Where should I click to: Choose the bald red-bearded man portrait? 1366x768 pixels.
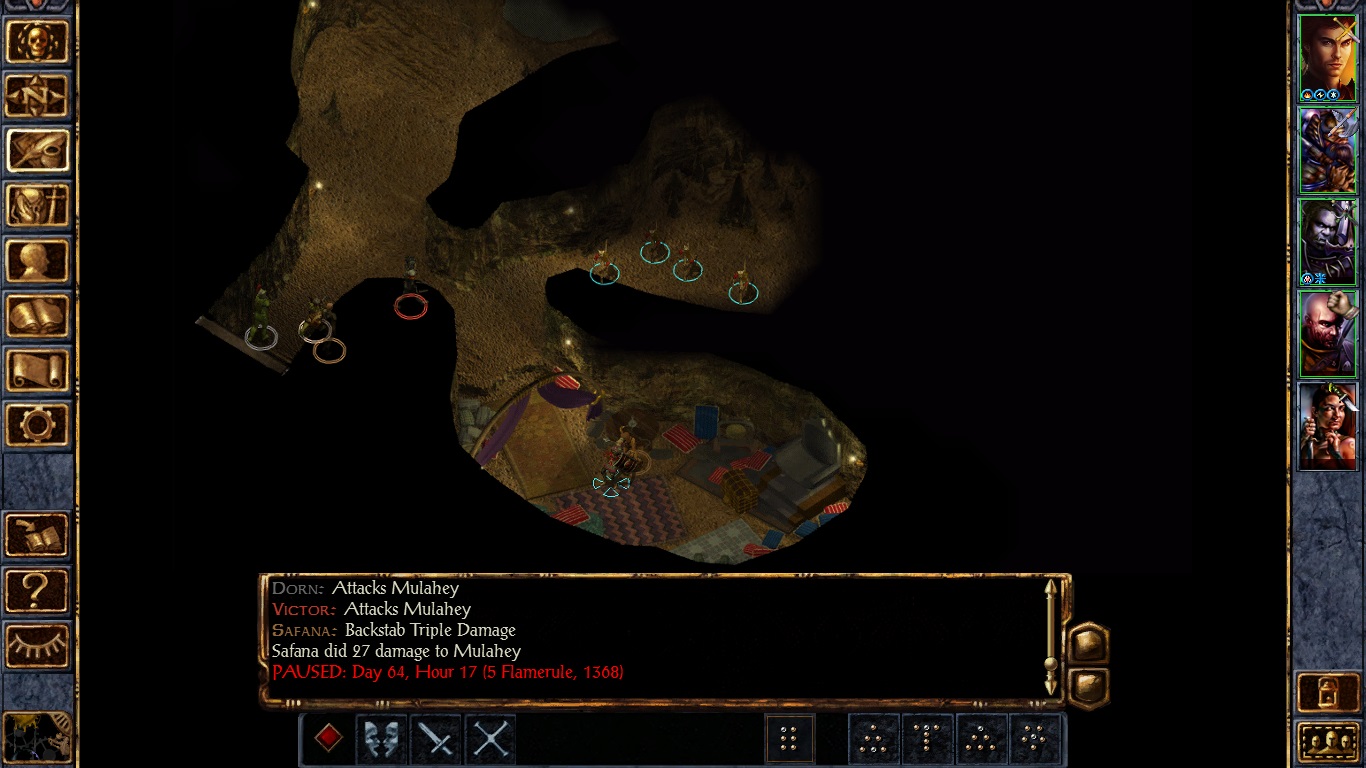point(1327,334)
